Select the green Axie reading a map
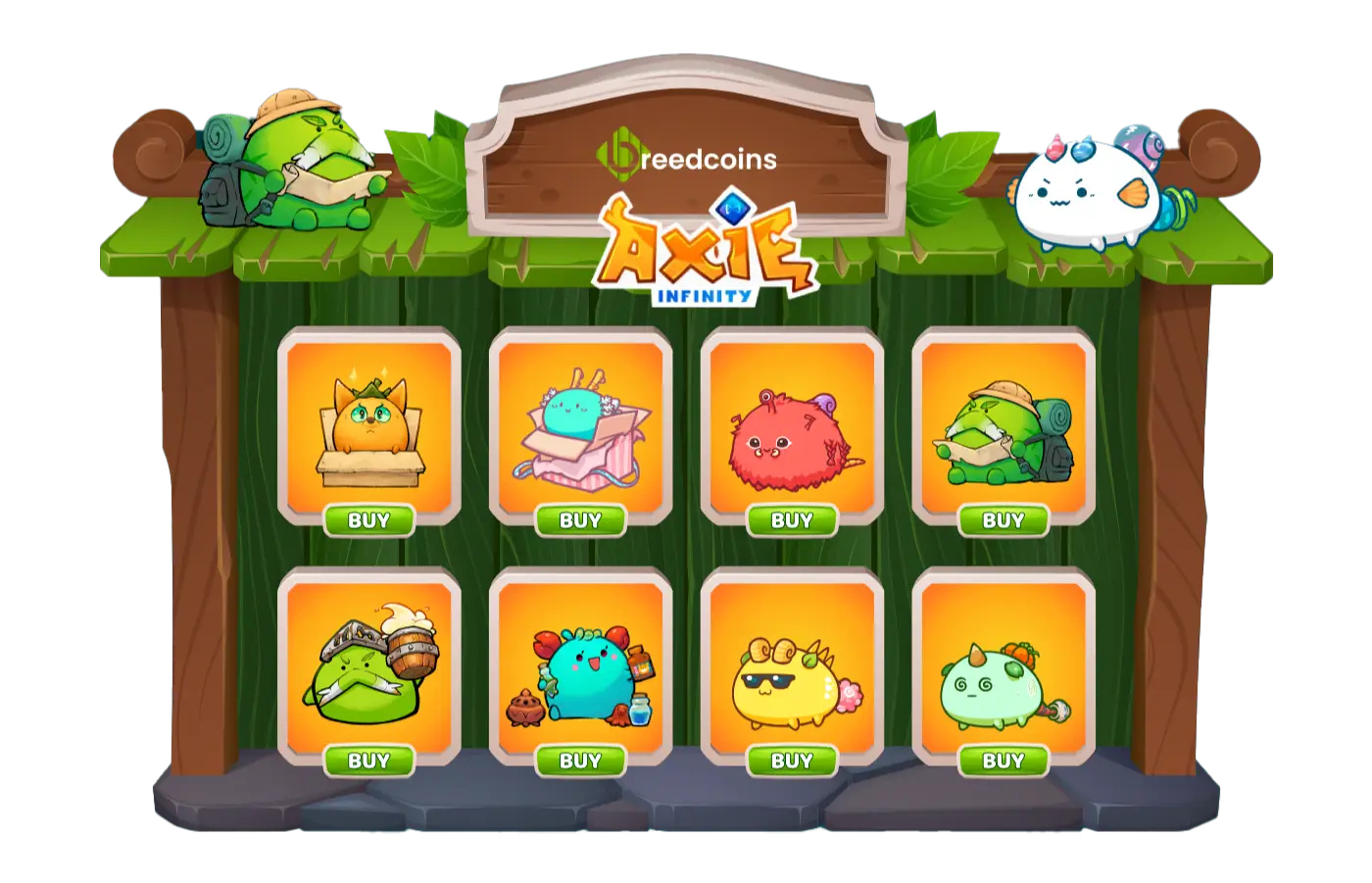Screen dimensions: 1372x883 pyautogui.click(x=1004, y=426)
